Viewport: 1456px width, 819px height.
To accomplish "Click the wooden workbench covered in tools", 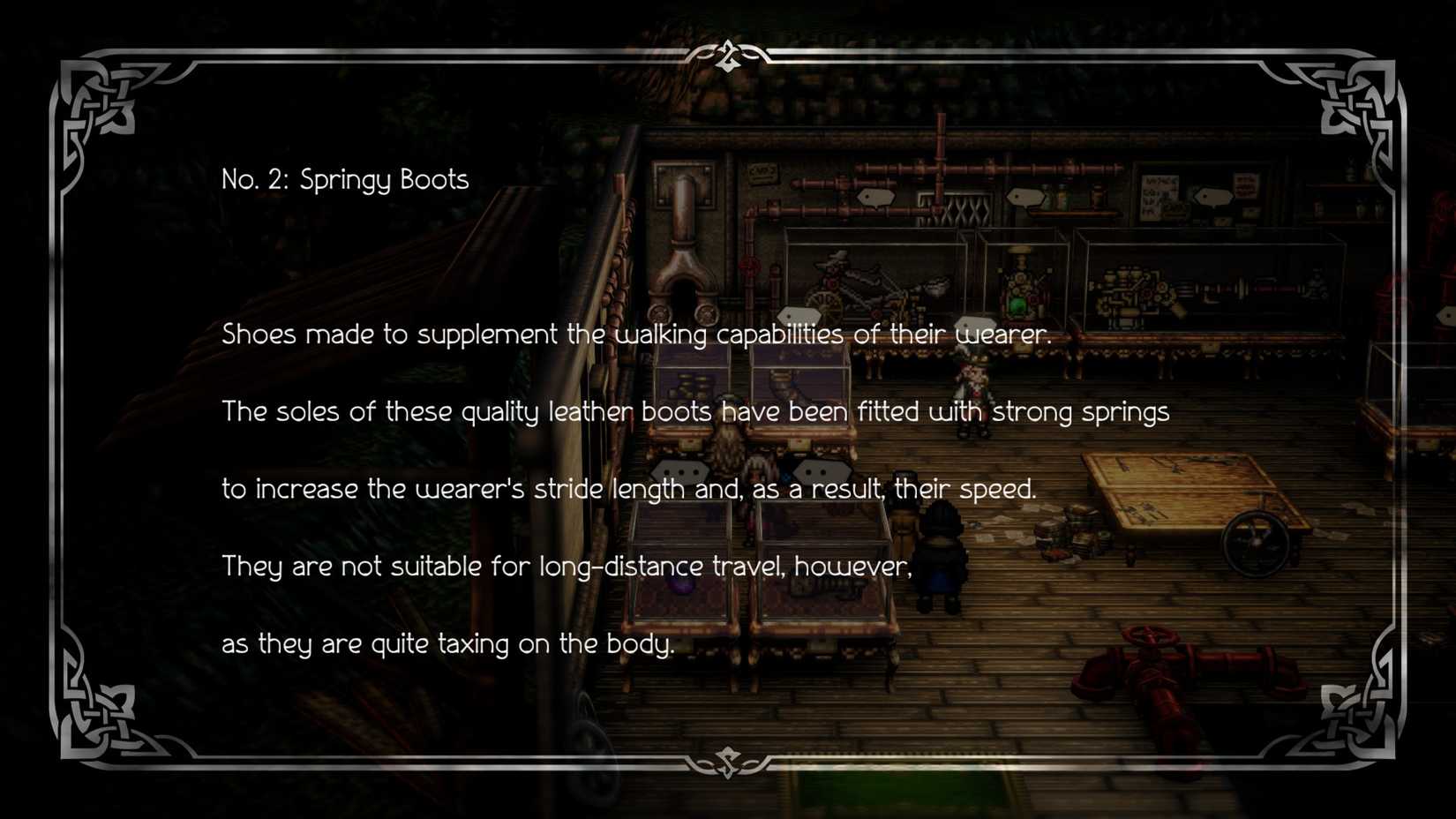I will (1174, 490).
